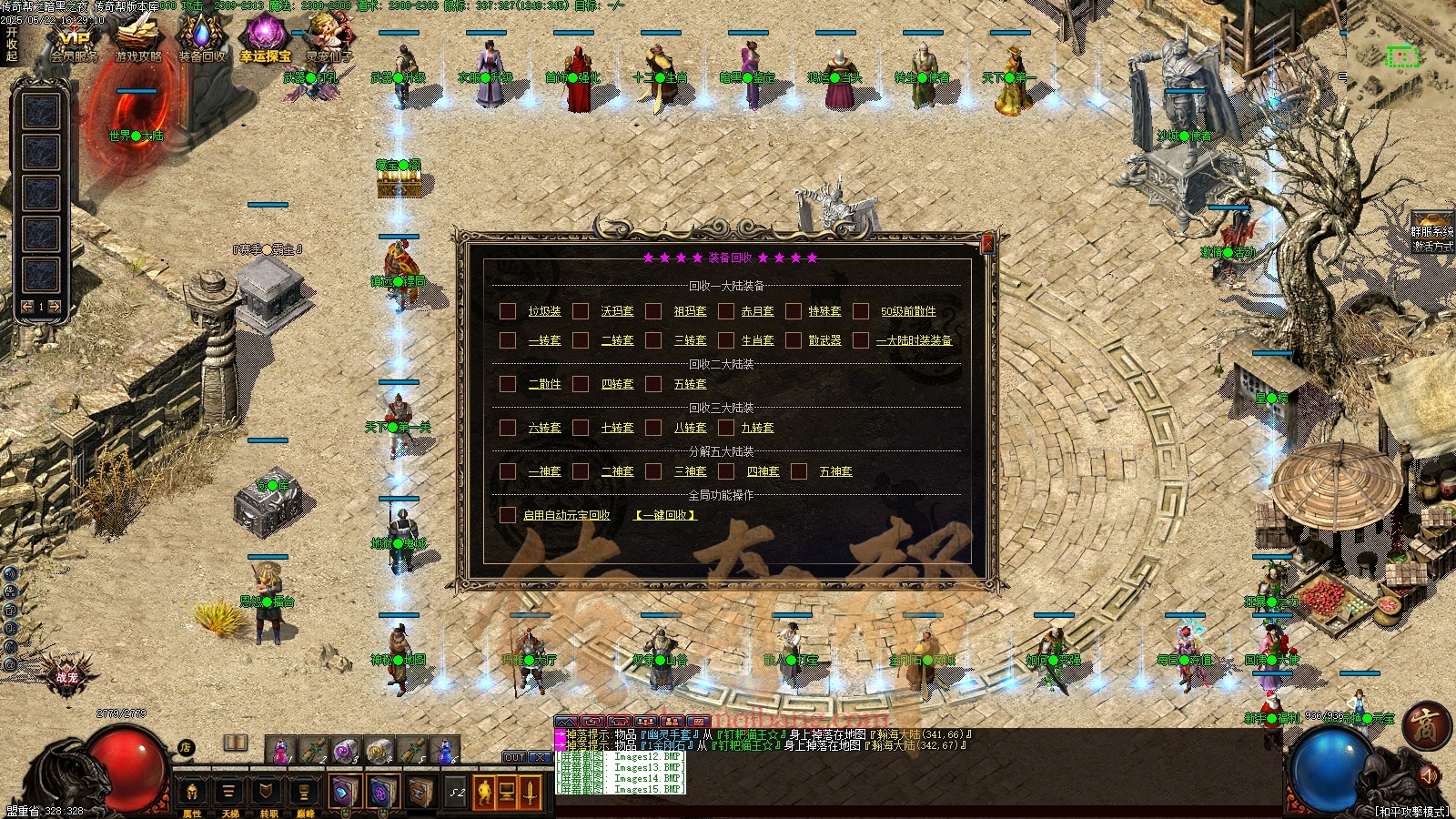Screen dimensions: 1456x819
Task: Open the 幸运探宝 lucky treasure icon
Action: pyautogui.click(x=265, y=42)
